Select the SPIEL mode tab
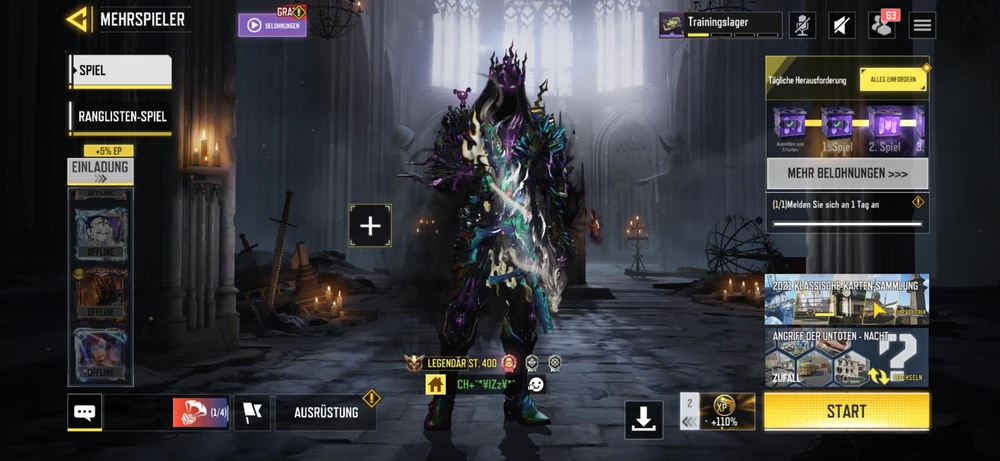 tap(120, 71)
